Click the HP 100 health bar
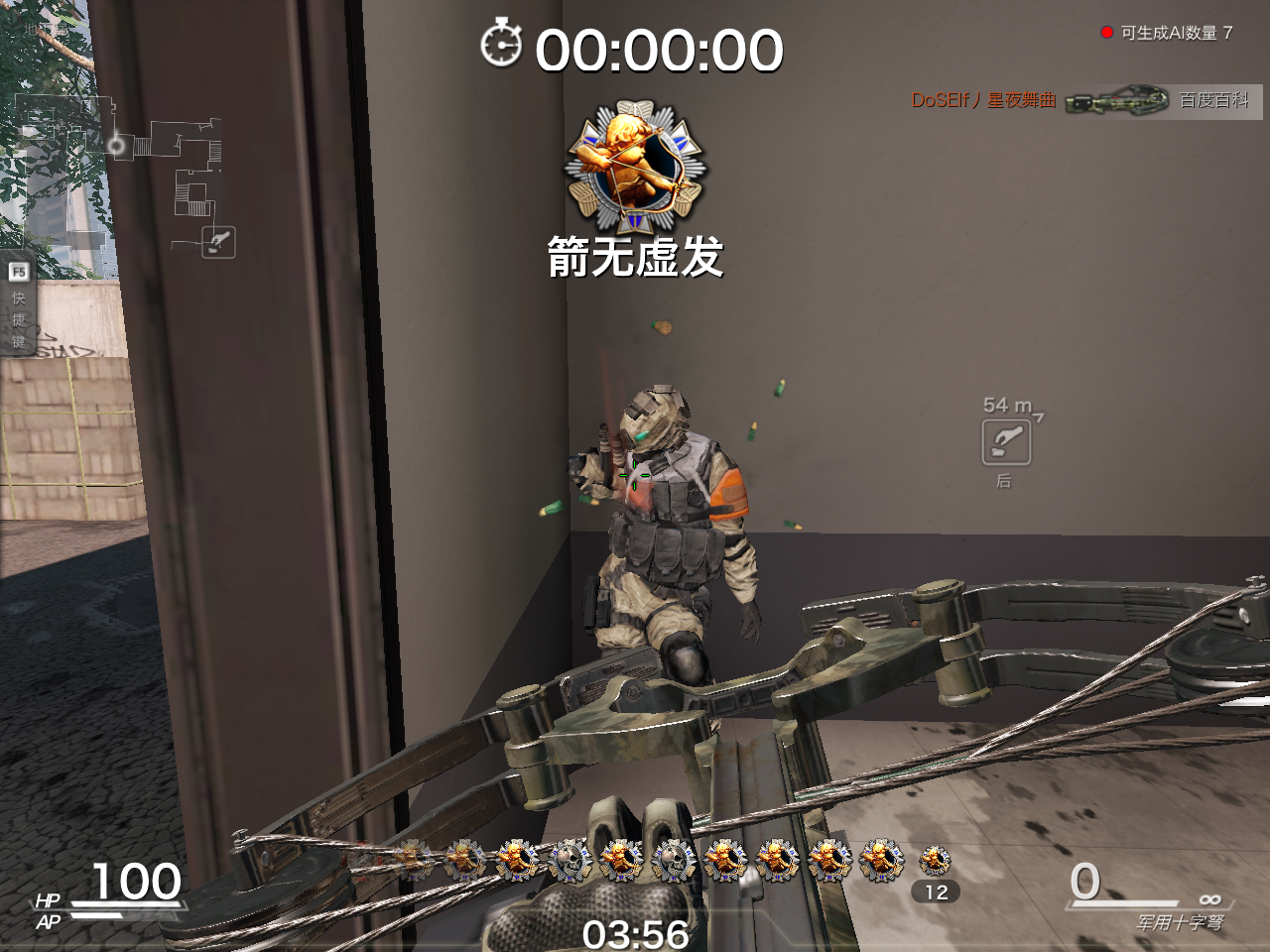The image size is (1270, 952). point(127,888)
